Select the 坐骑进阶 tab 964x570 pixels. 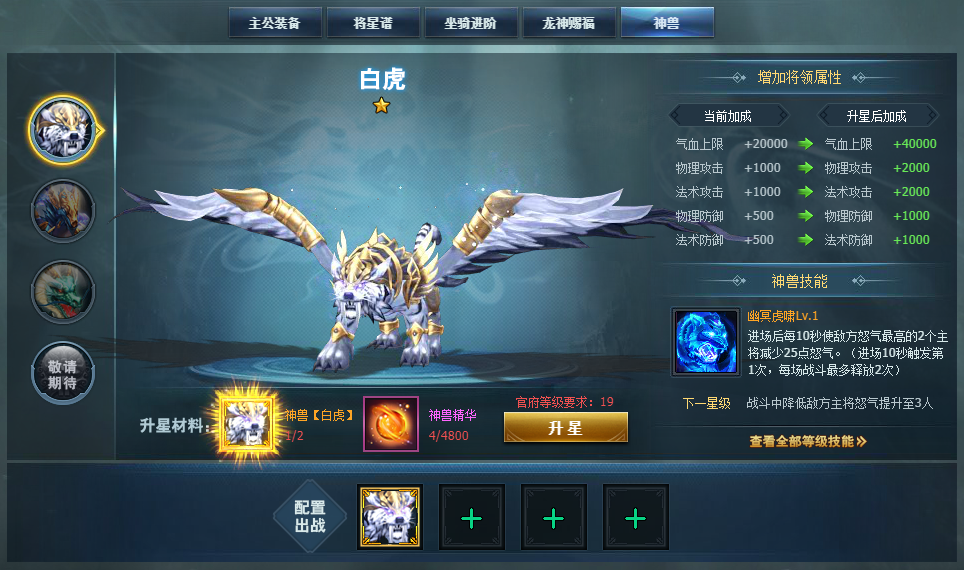pos(470,23)
